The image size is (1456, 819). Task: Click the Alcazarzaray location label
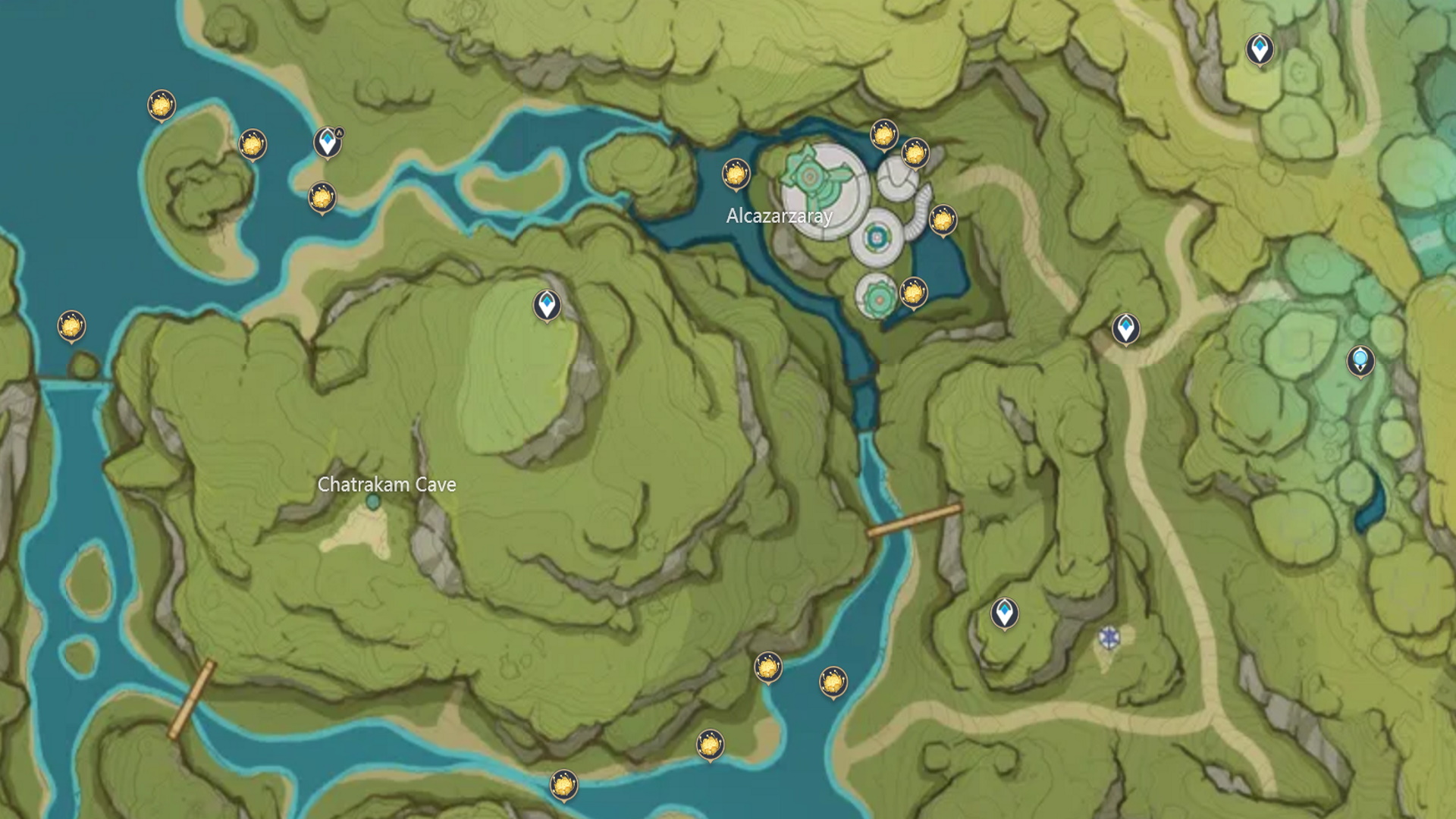click(x=779, y=216)
